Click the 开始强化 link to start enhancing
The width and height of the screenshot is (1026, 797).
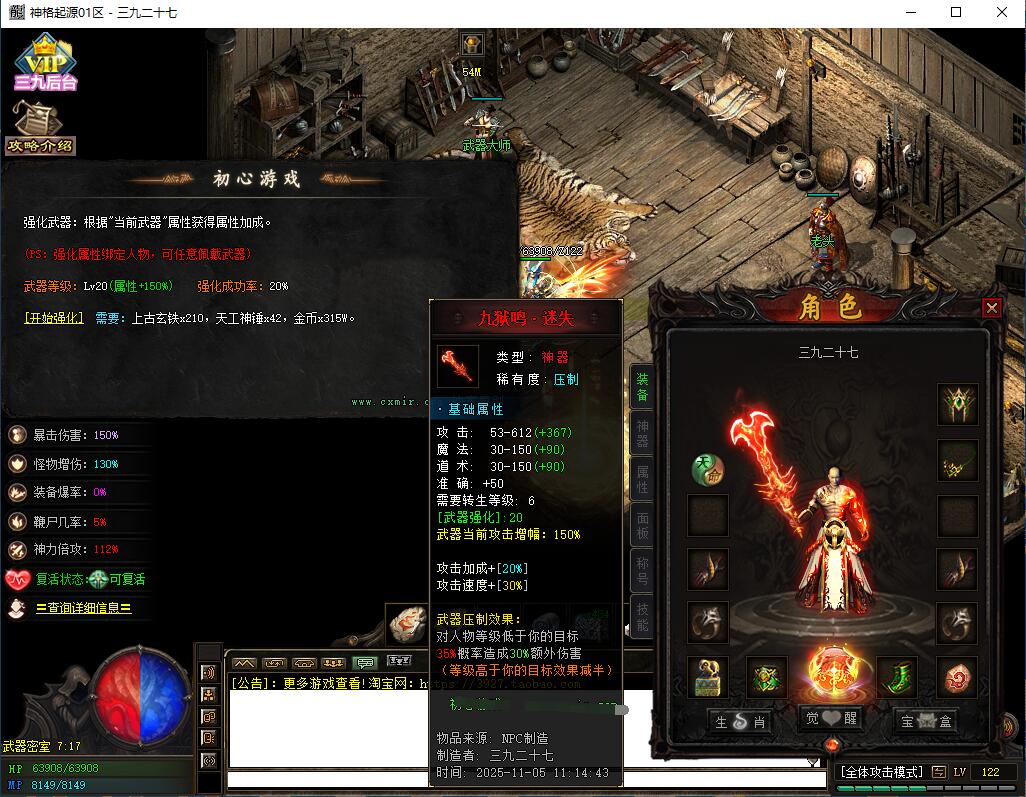pyautogui.click(x=54, y=318)
